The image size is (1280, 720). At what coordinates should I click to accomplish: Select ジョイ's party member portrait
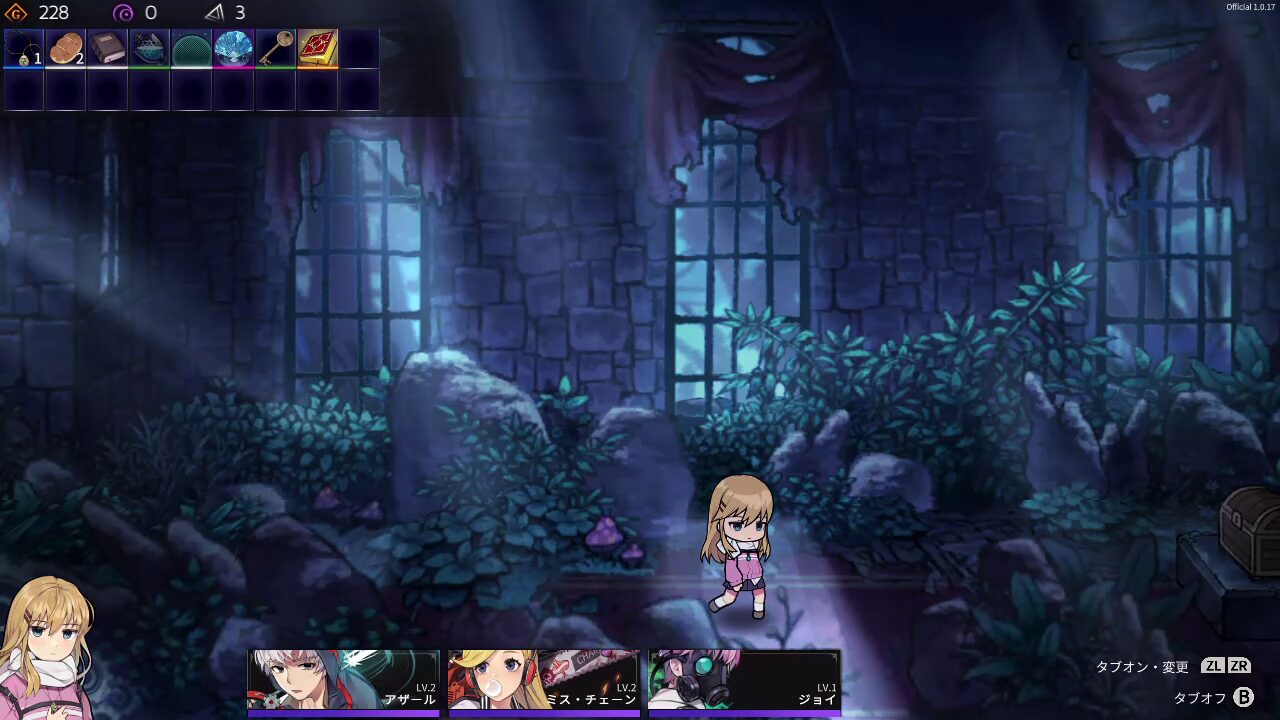point(743,680)
